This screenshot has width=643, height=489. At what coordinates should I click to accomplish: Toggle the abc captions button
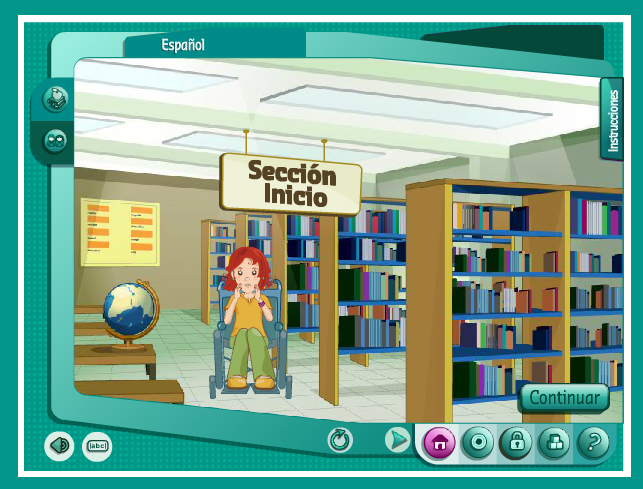click(x=97, y=446)
